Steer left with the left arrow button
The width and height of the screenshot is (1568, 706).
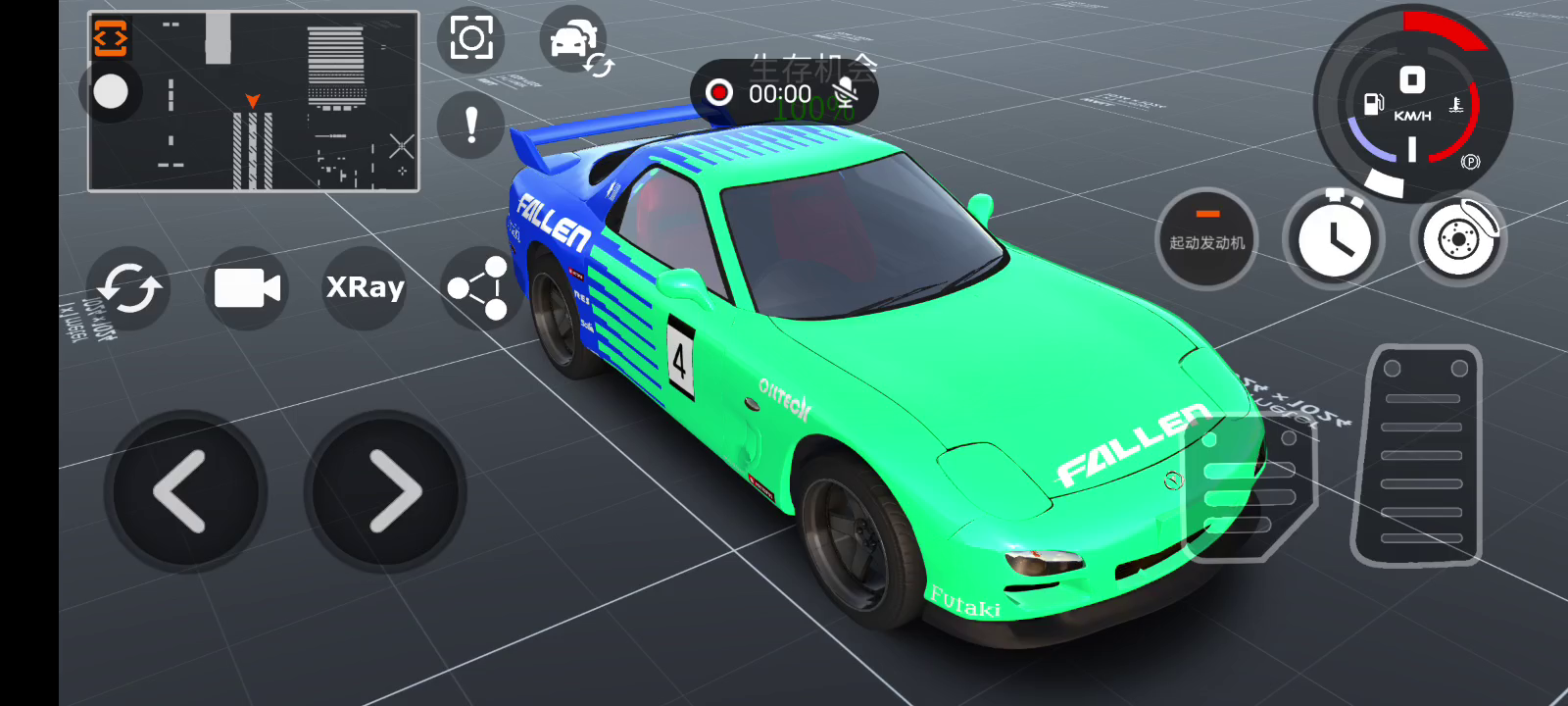tap(185, 491)
